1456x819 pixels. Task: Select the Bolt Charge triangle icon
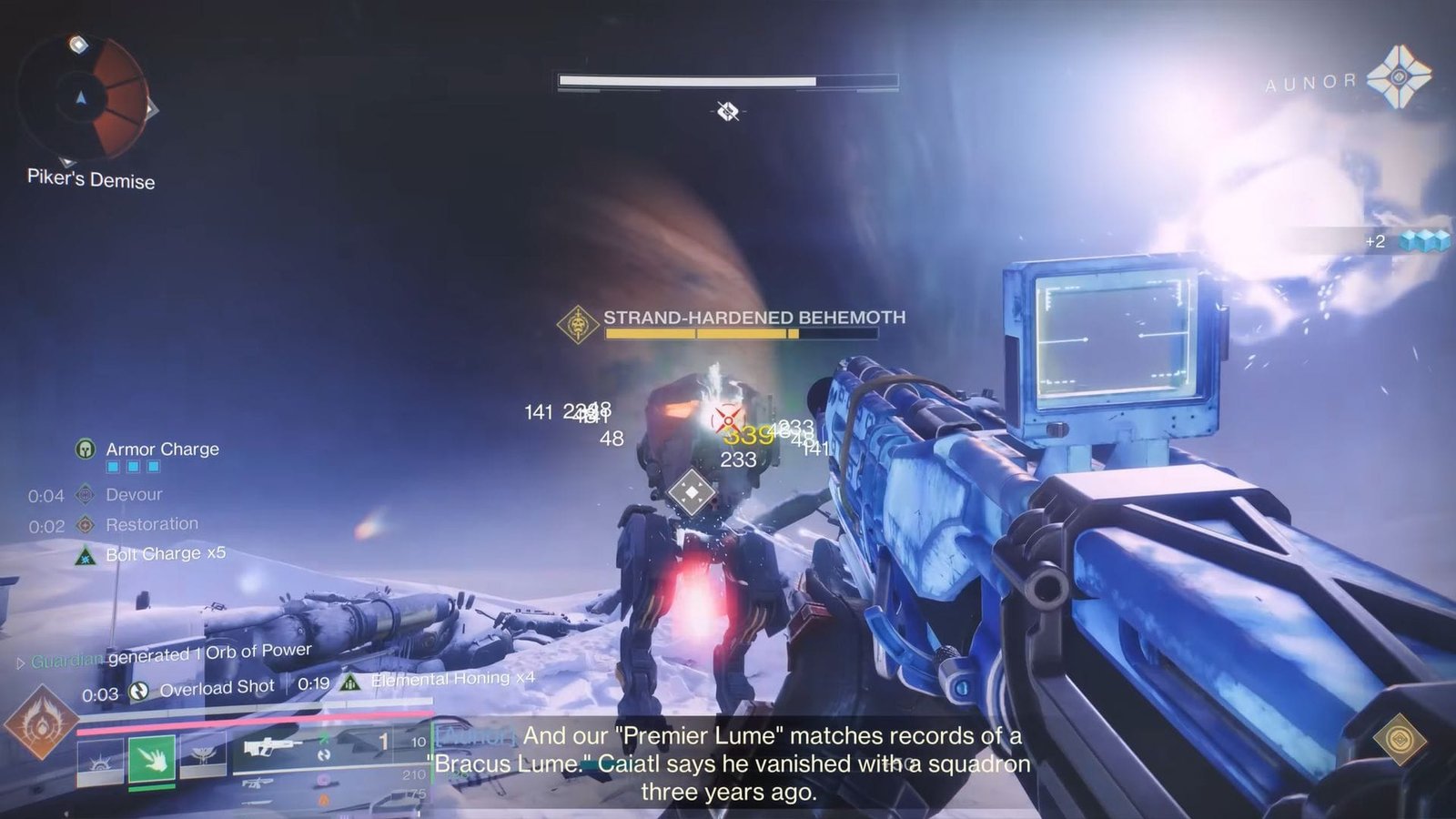coord(86,554)
